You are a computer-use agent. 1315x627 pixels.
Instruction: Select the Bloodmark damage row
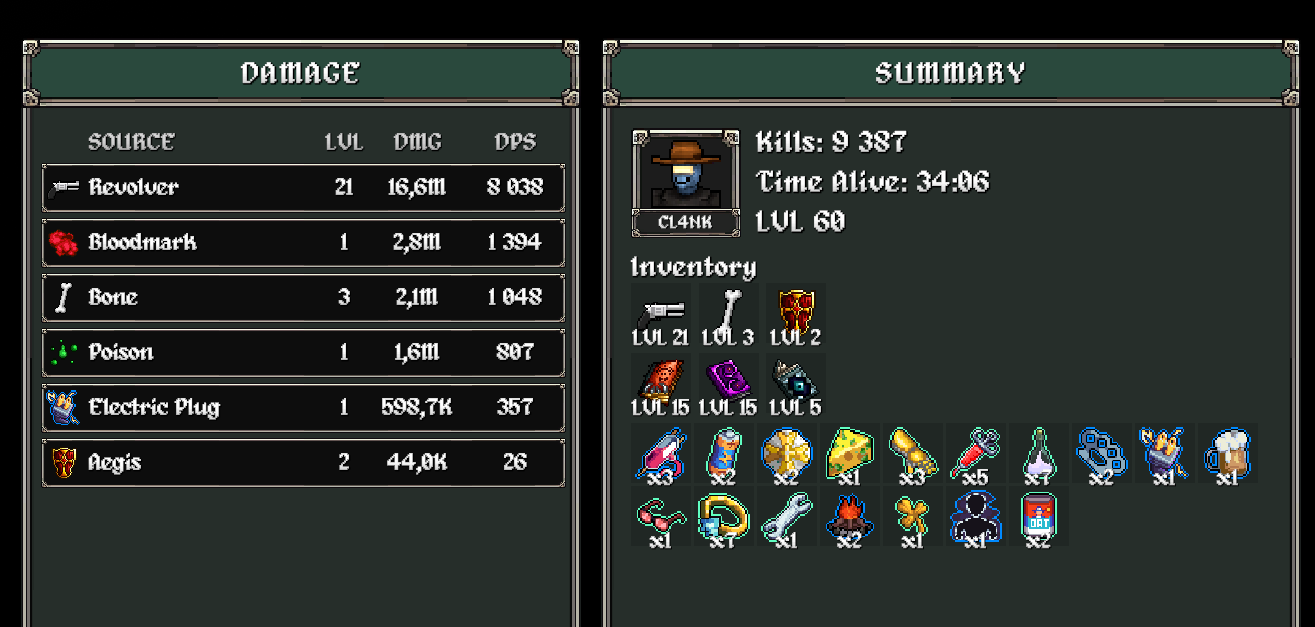pos(303,242)
